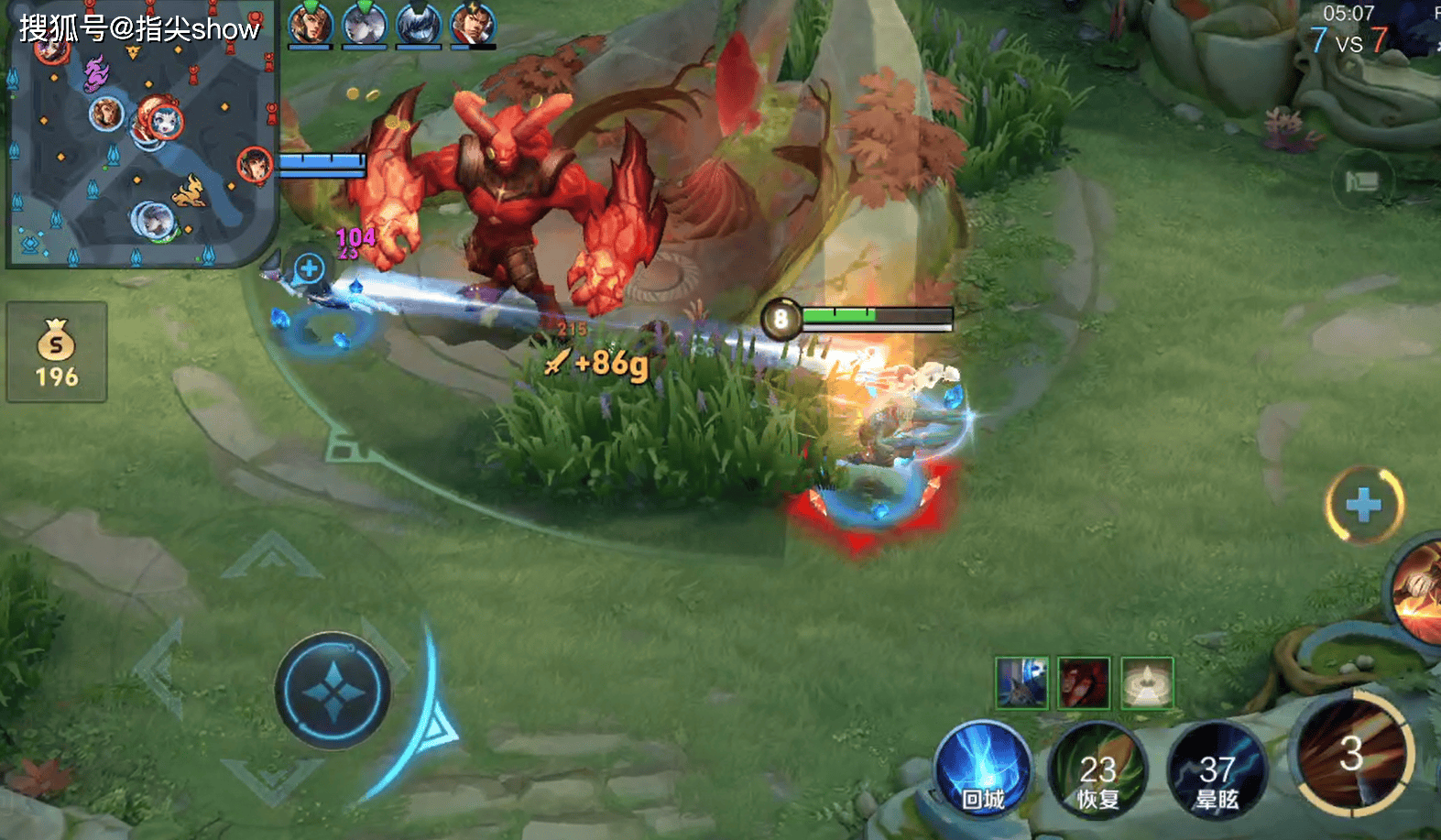Inspect the blue buff status icon
This screenshot has width=1441, height=840.
pyautogui.click(x=1021, y=682)
